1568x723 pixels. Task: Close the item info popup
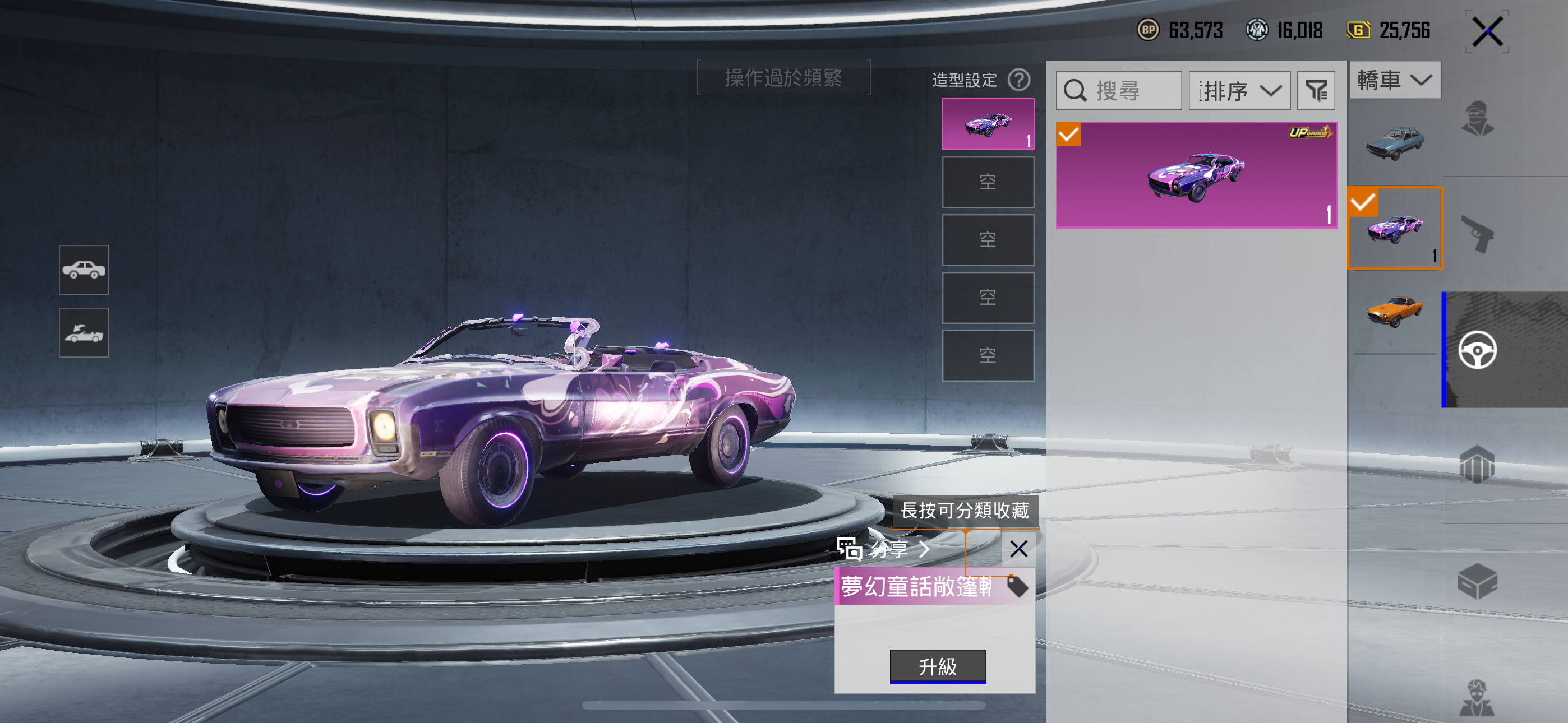pos(1018,549)
